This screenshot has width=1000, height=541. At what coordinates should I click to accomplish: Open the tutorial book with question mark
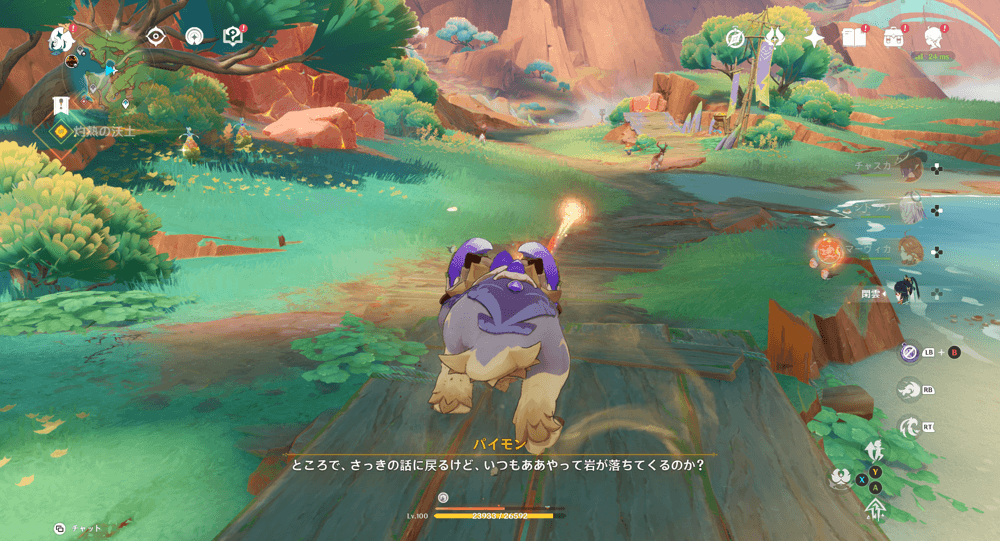pyautogui.click(x=232, y=37)
